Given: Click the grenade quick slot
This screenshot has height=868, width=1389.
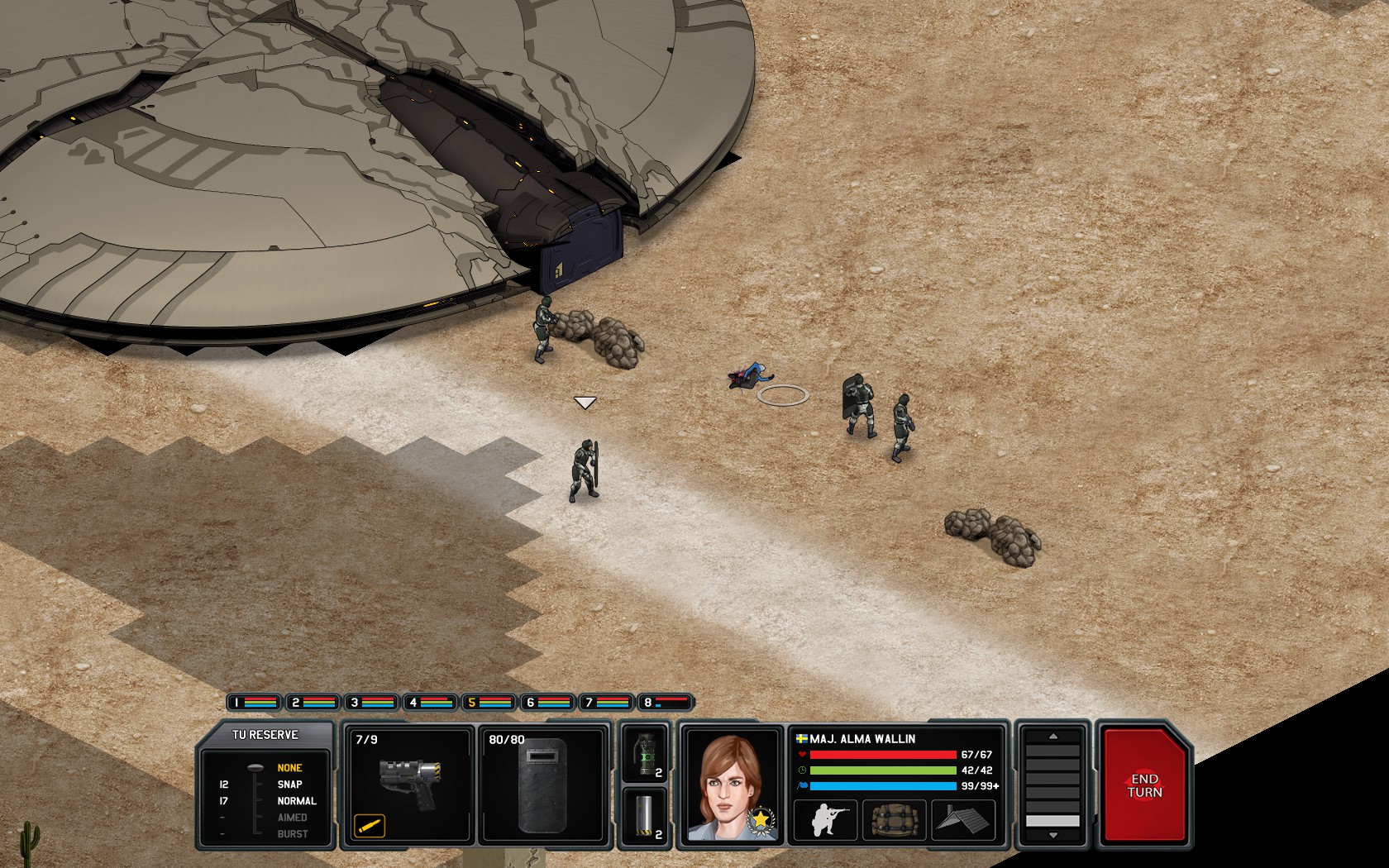Looking at the screenshot, I should [x=647, y=755].
